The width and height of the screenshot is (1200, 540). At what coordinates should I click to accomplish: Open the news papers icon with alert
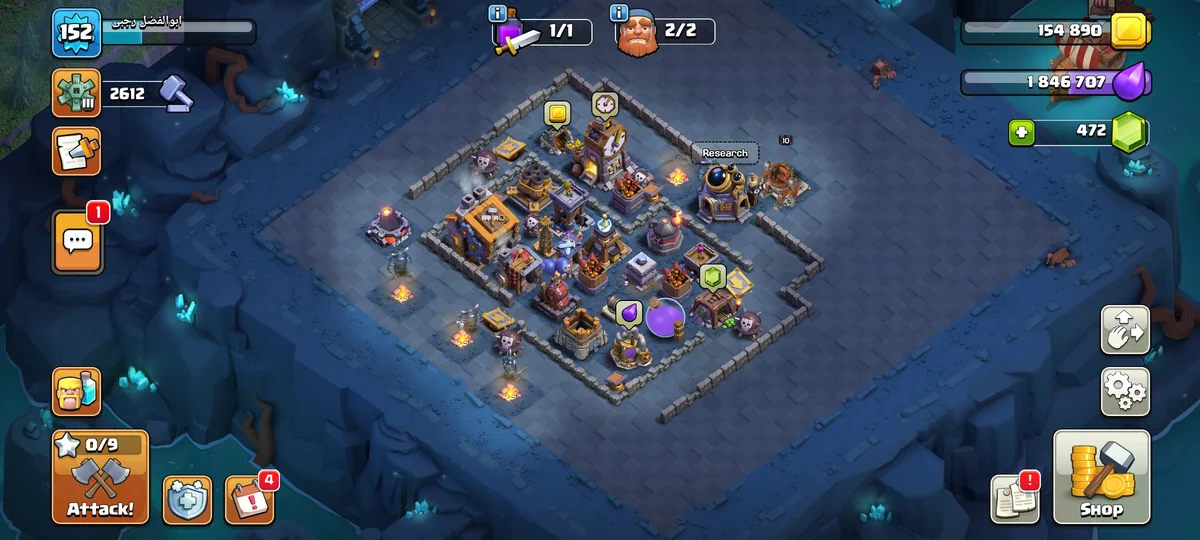(x=1014, y=498)
